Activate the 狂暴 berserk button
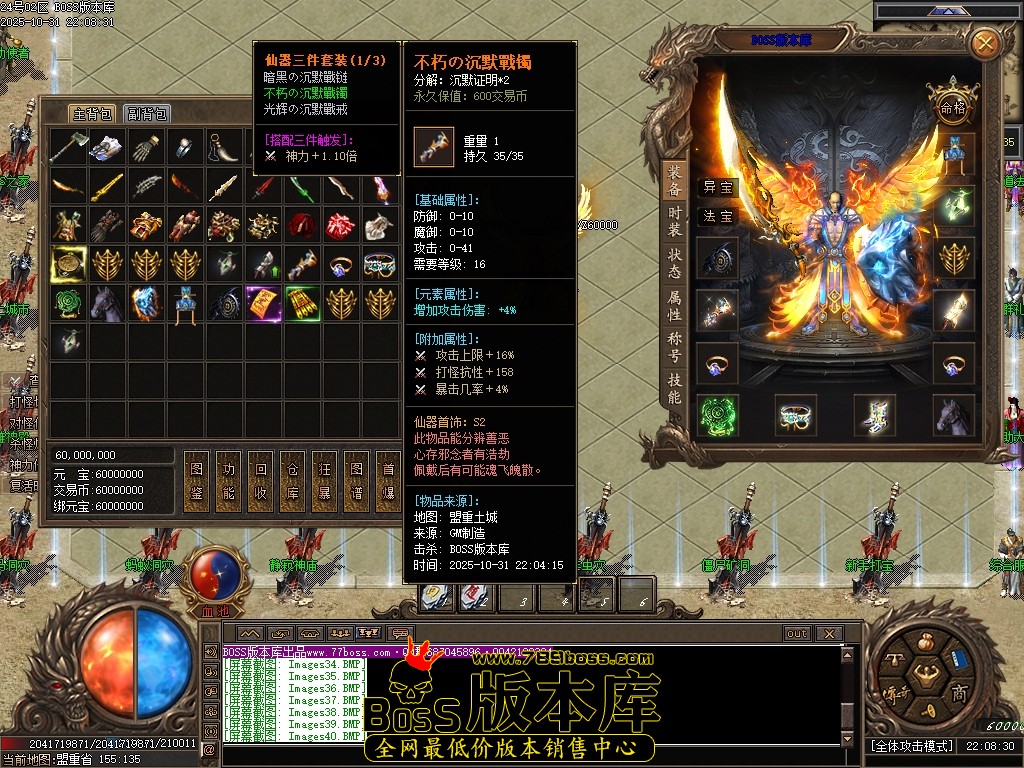 [324, 481]
